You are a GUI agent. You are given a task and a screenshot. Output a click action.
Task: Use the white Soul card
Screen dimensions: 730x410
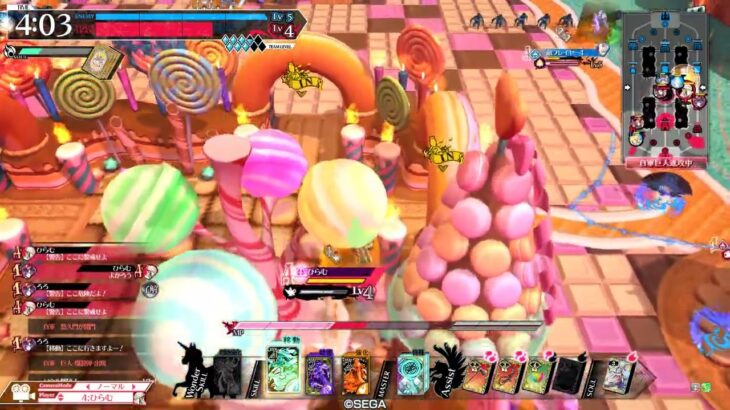pos(618,373)
